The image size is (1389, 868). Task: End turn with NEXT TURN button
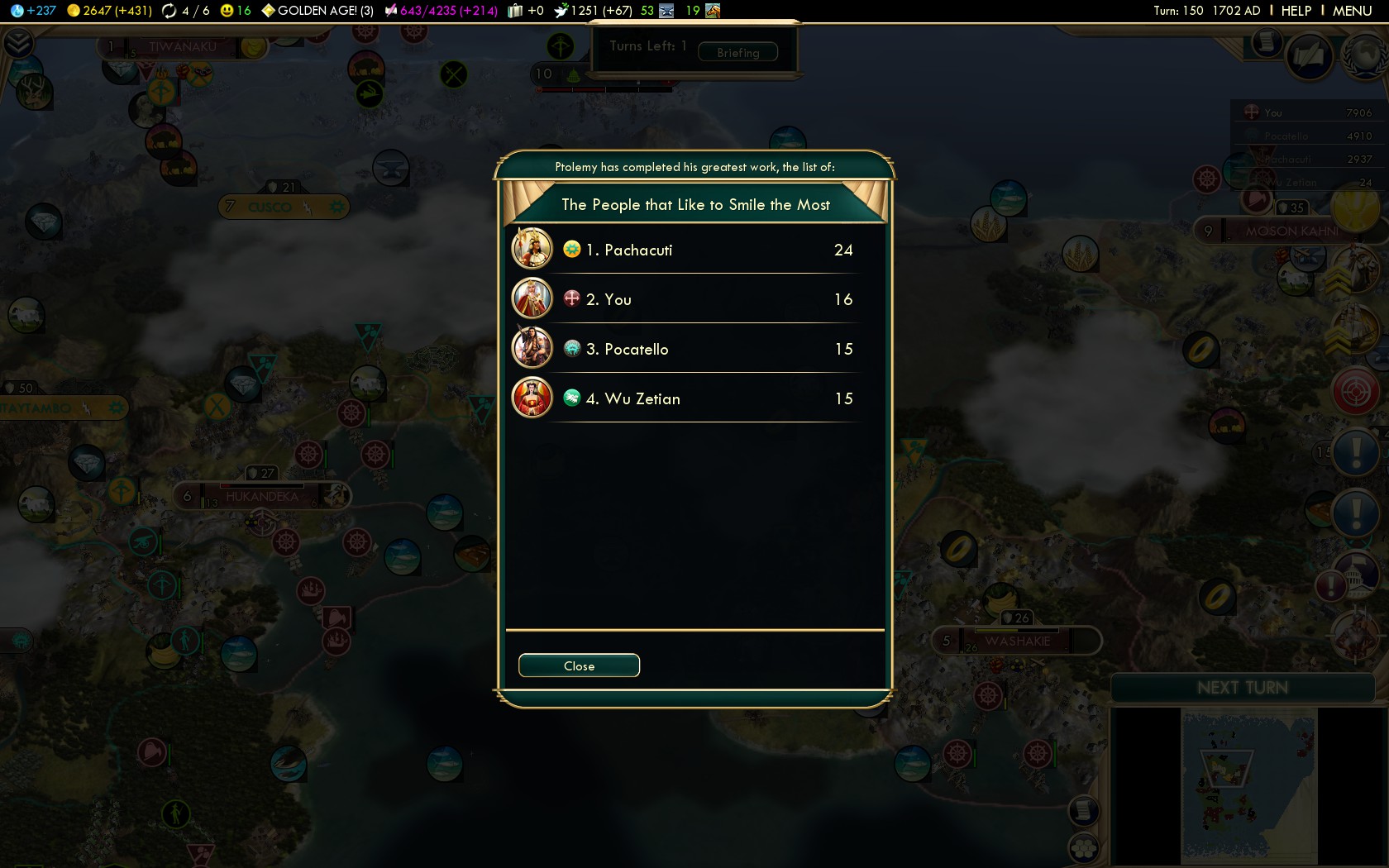pyautogui.click(x=1242, y=688)
